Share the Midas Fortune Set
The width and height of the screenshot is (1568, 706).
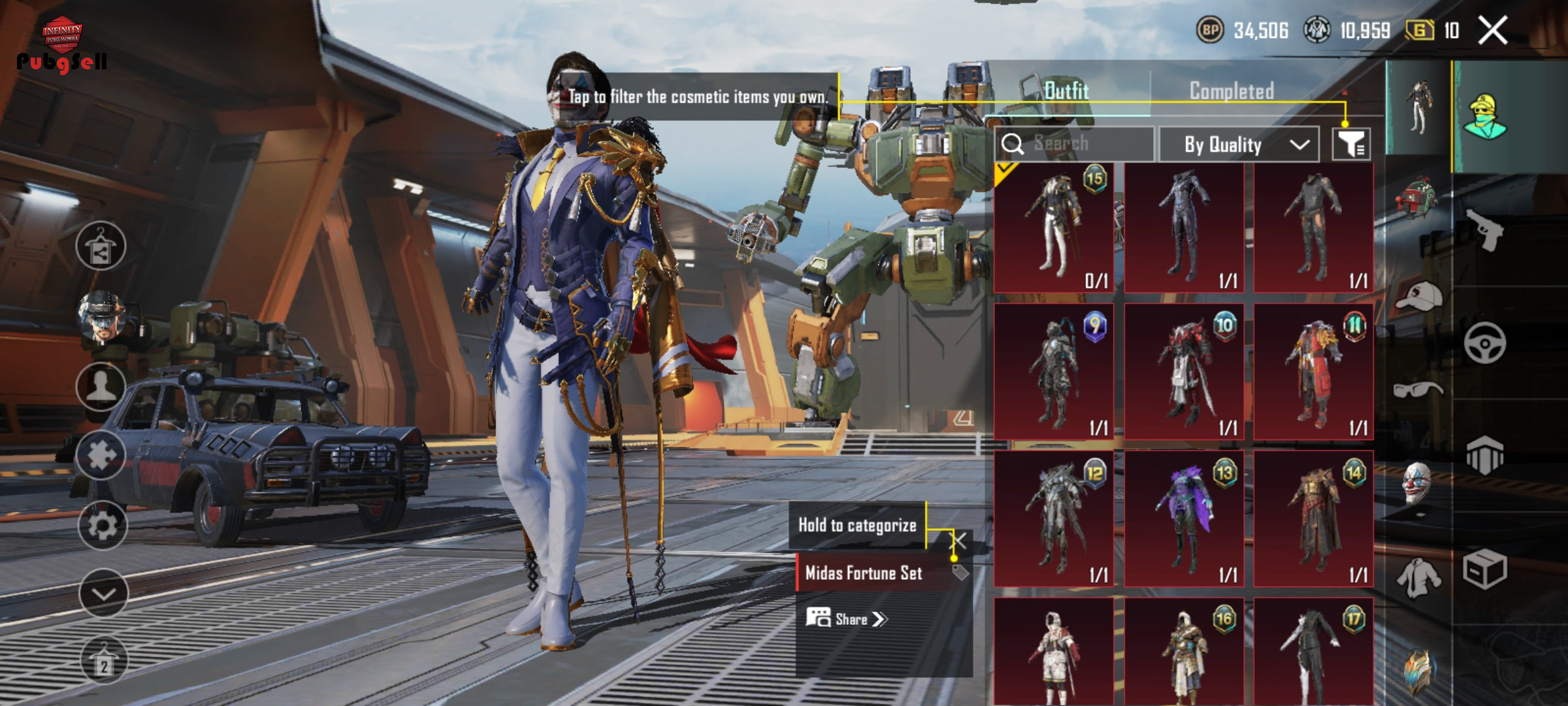pyautogui.click(x=847, y=619)
